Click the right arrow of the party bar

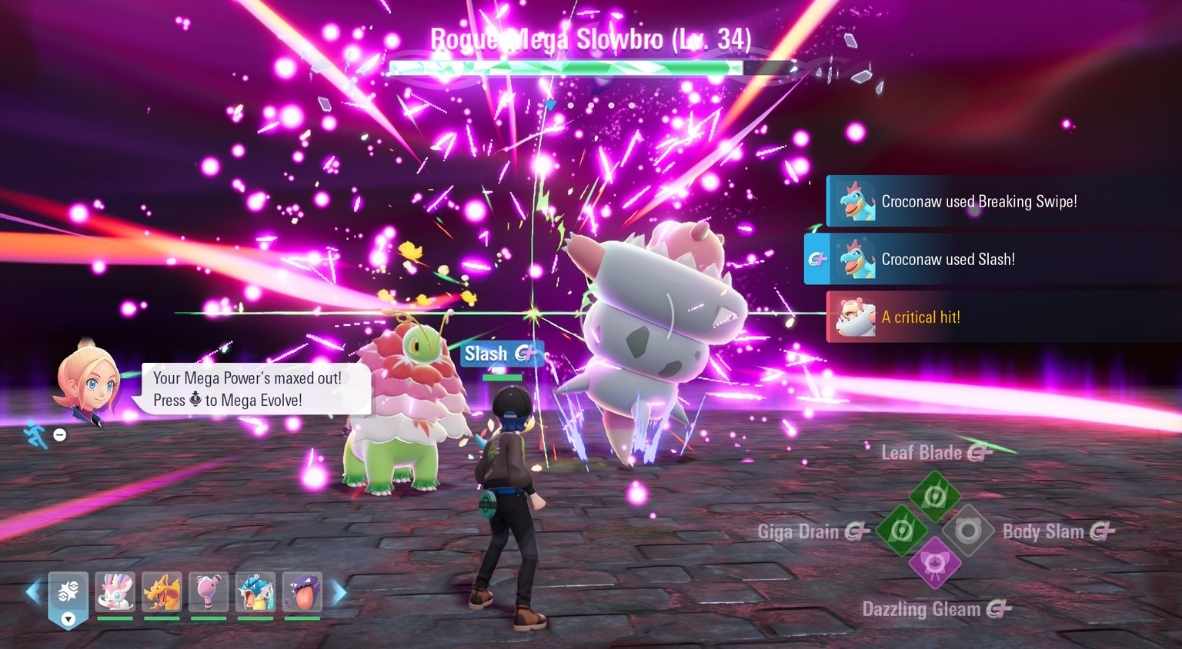339,593
